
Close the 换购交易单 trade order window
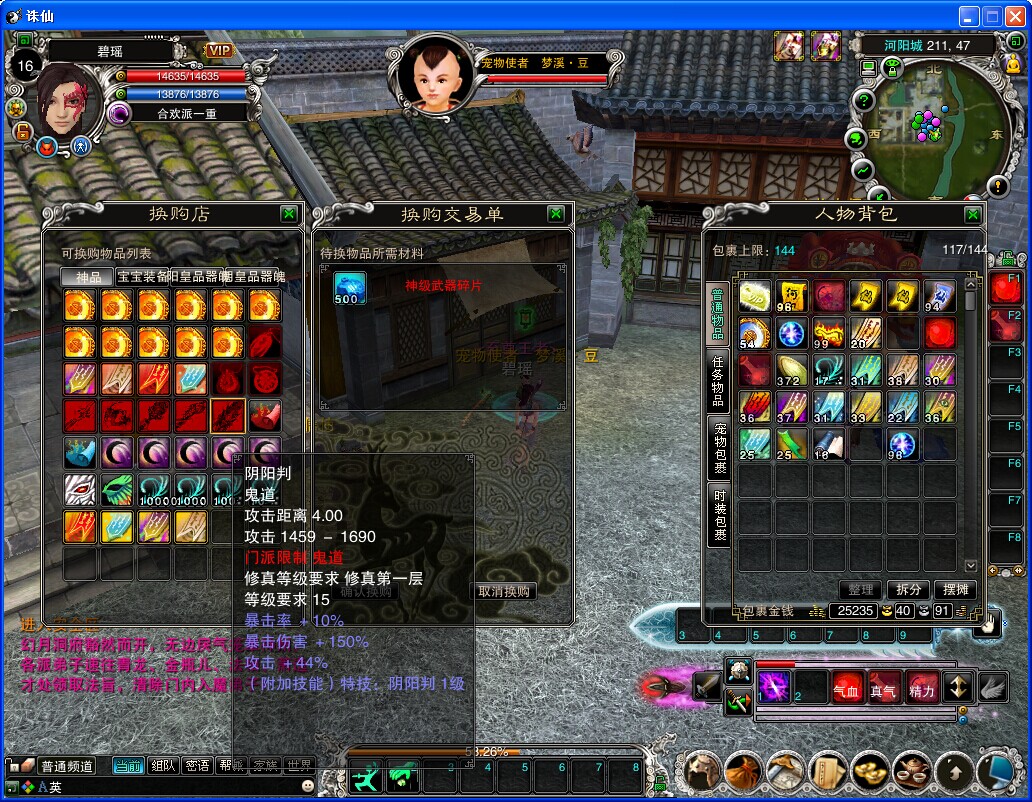[x=556, y=214]
